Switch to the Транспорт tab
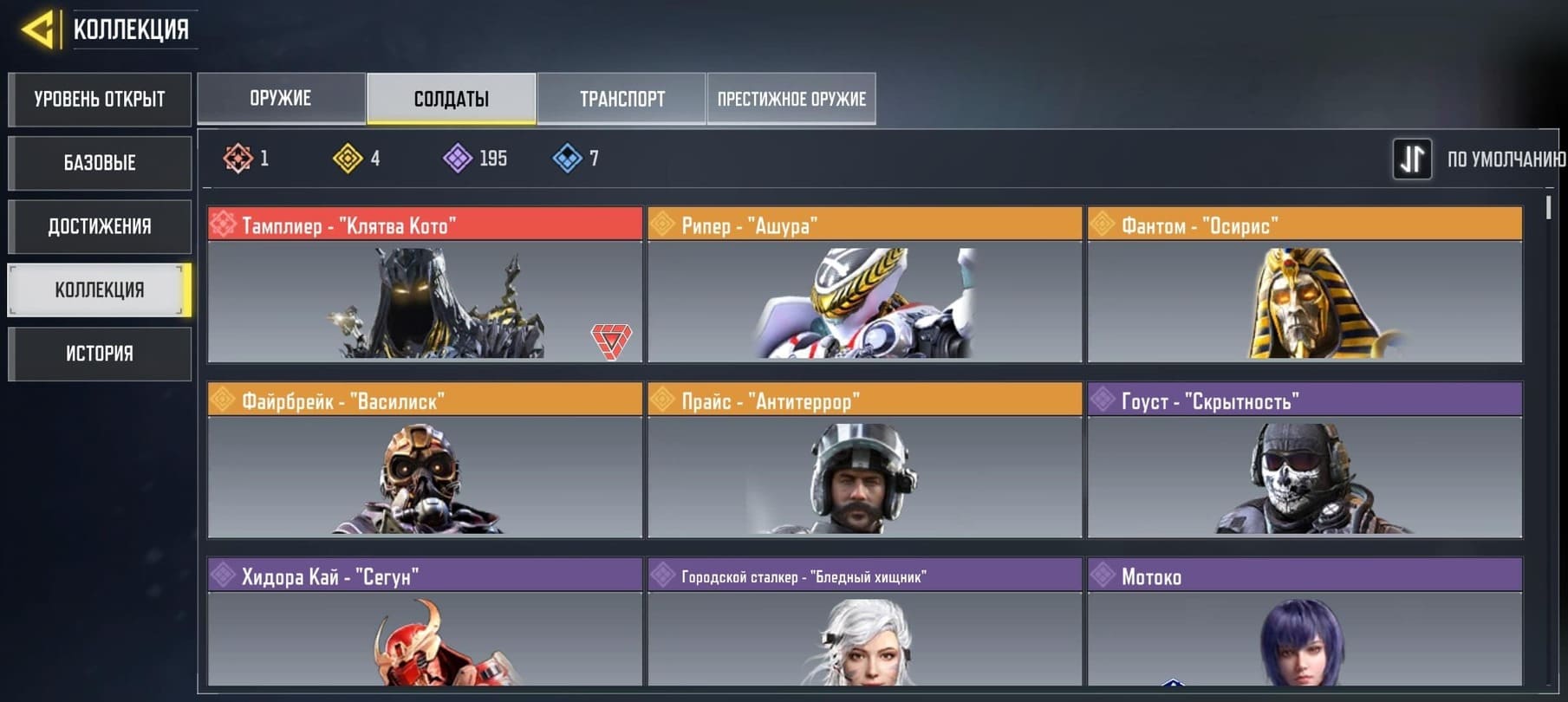This screenshot has width=1568, height=702. (x=621, y=99)
